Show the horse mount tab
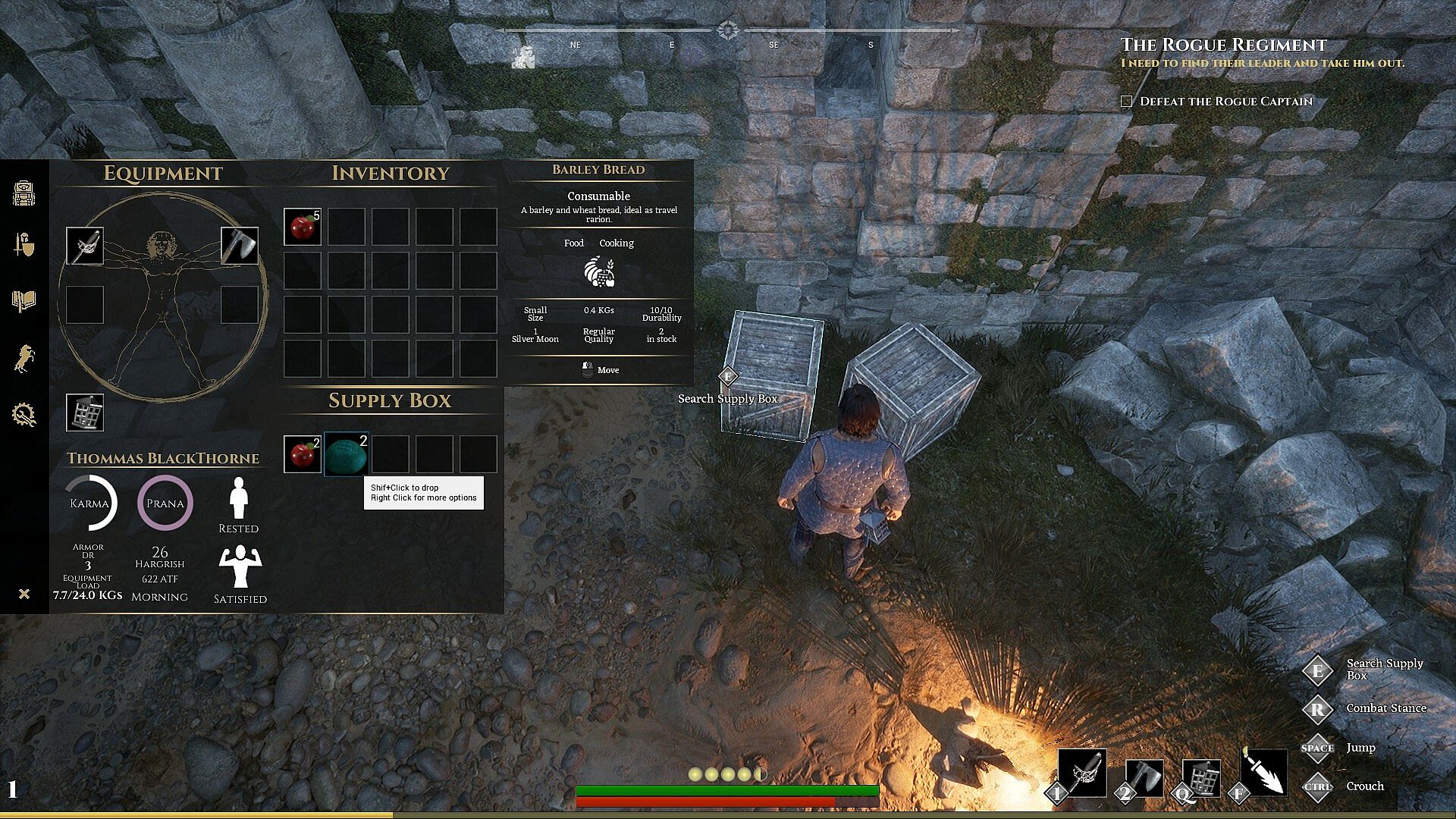 point(24,358)
